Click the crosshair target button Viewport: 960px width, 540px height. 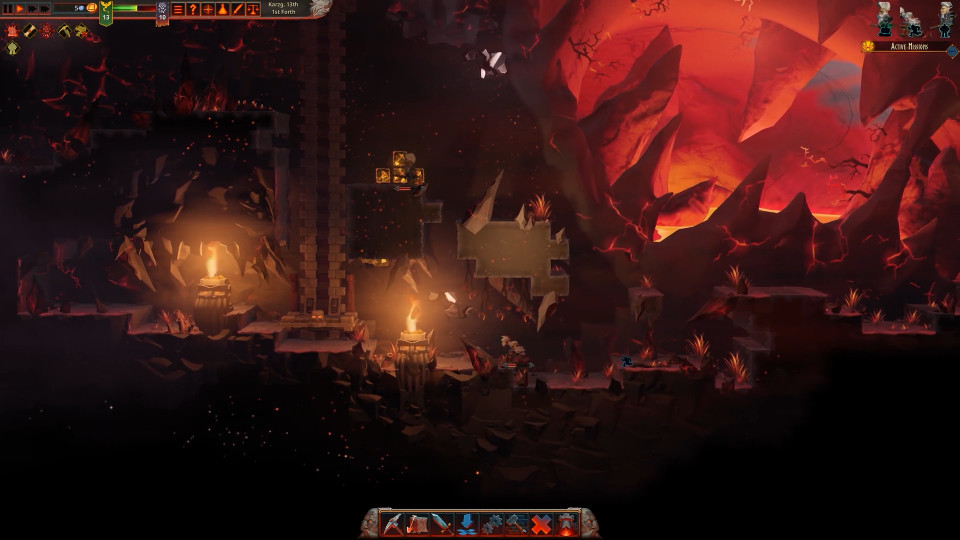pyautogui.click(x=208, y=9)
